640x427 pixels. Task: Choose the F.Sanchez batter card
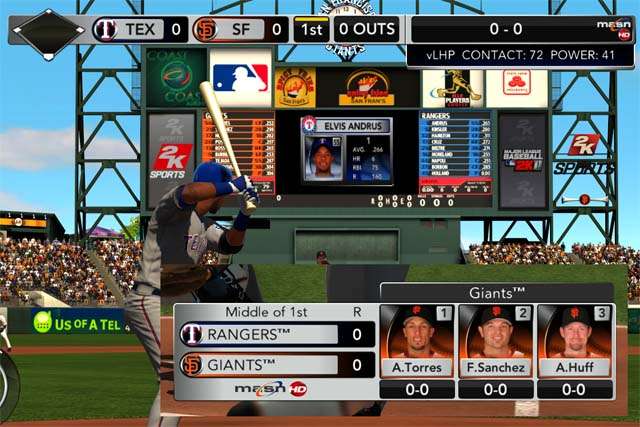pyautogui.click(x=497, y=343)
